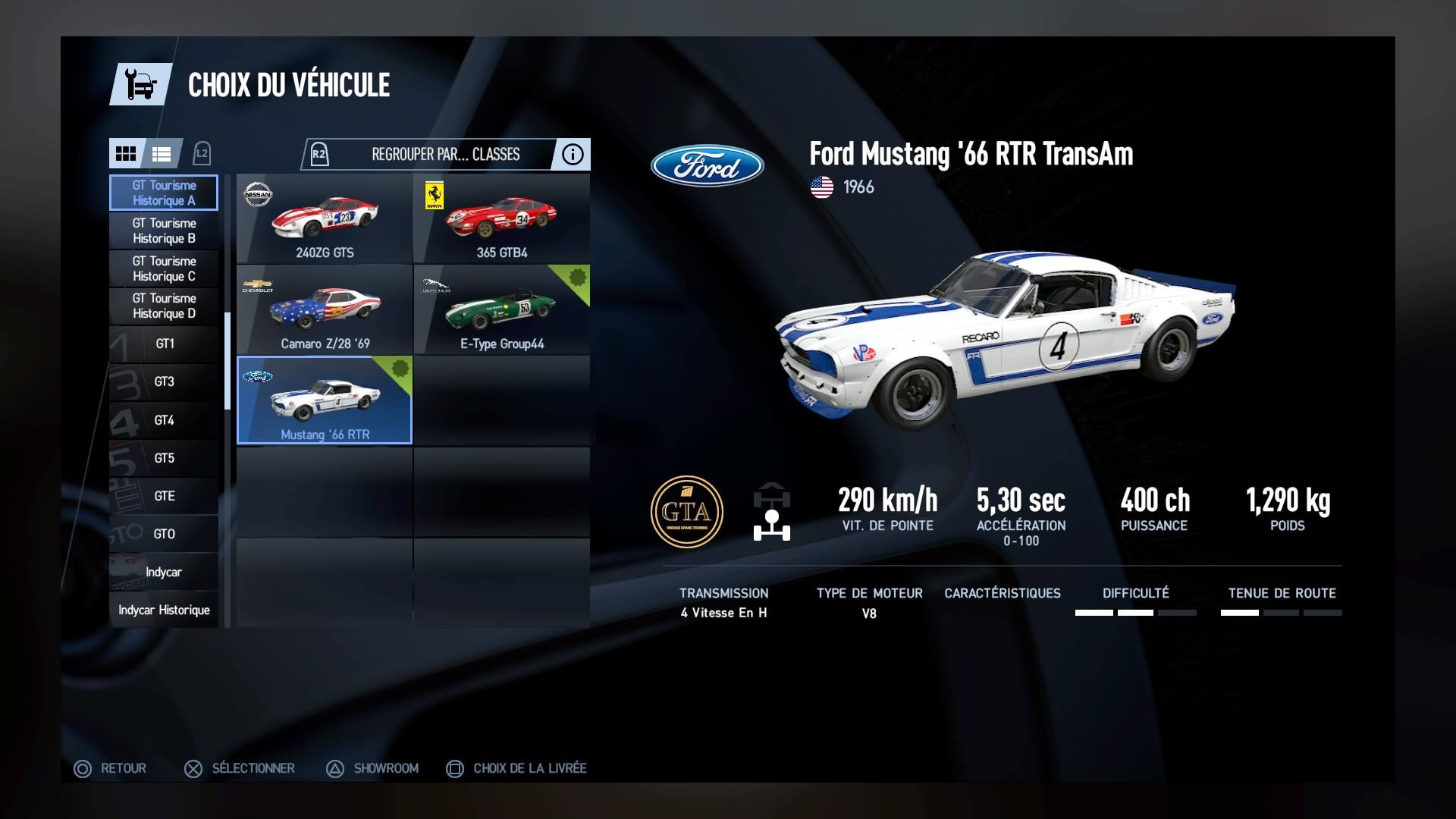Open the GT5 class list
Image resolution: width=1456 pixels, height=819 pixels.
click(164, 458)
